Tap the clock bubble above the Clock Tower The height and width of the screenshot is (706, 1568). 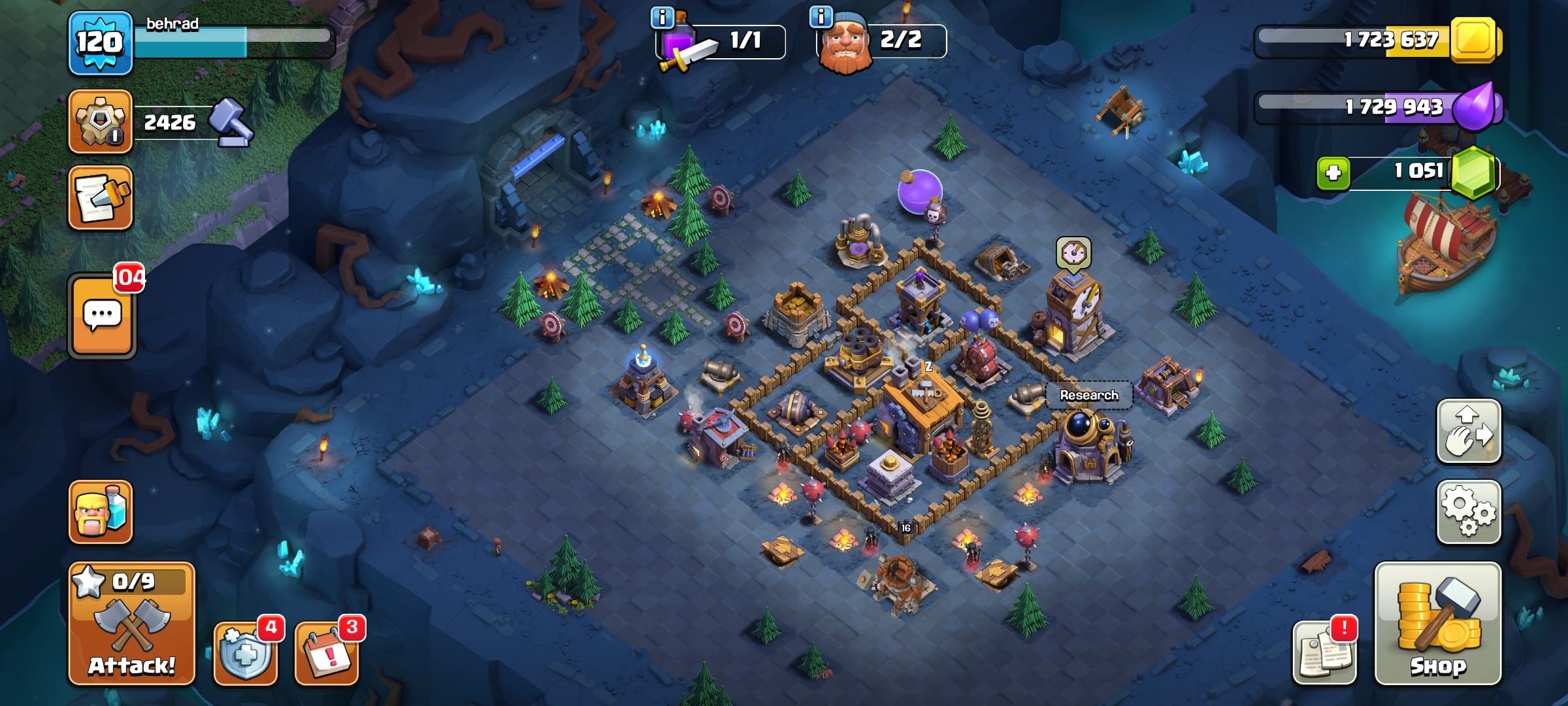coord(1073,252)
